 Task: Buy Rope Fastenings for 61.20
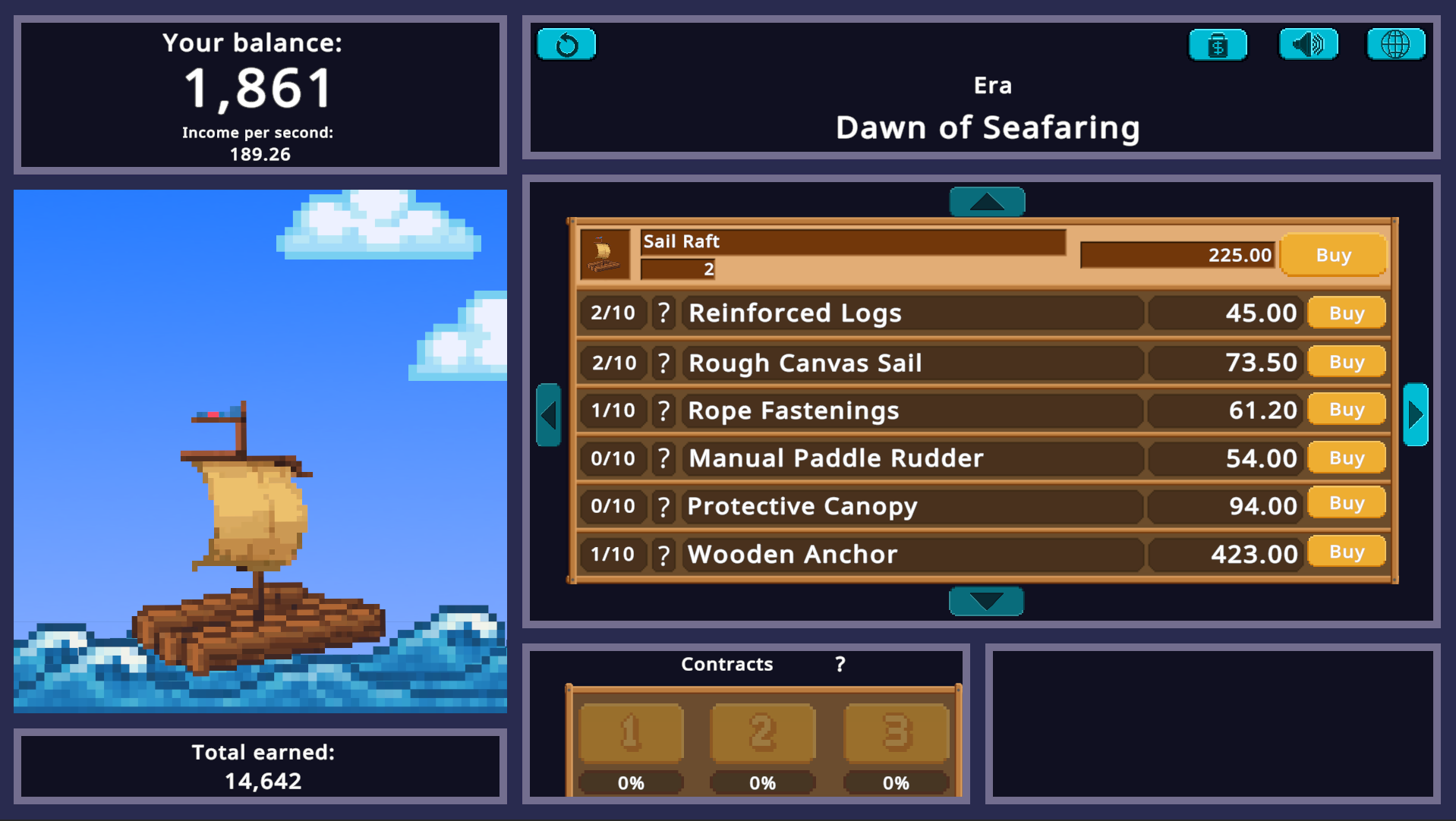(x=1346, y=410)
